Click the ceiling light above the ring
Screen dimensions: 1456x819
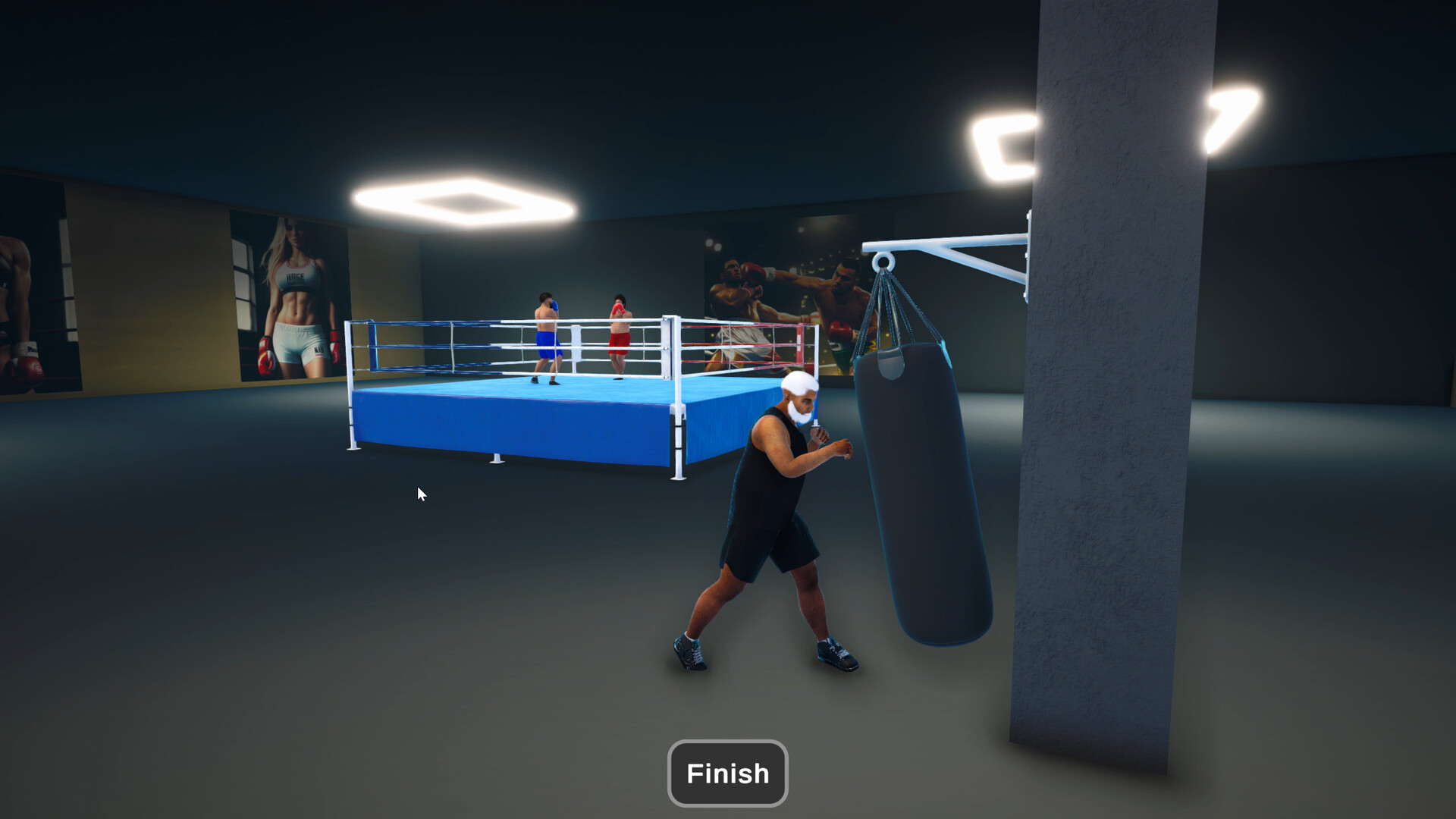(466, 201)
